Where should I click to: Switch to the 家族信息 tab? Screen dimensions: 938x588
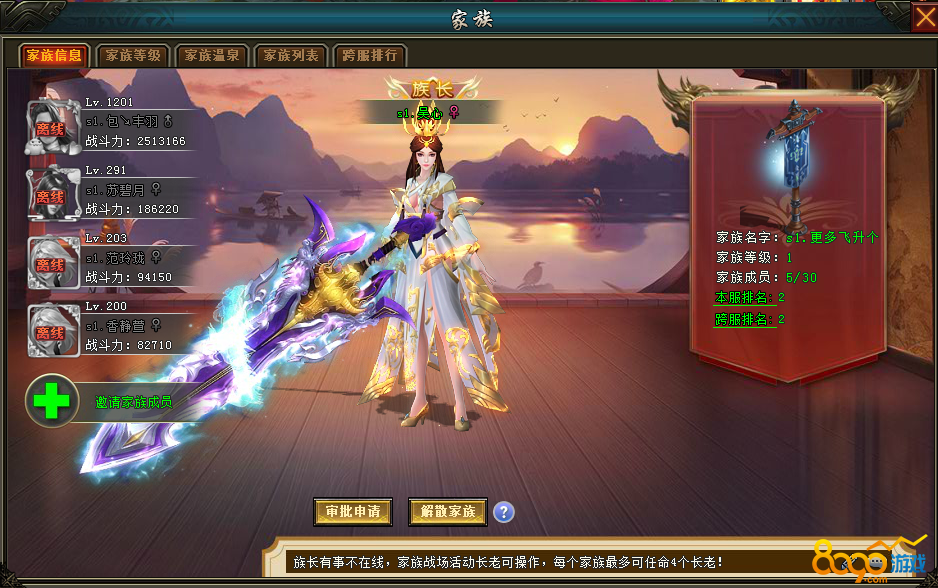(54, 55)
